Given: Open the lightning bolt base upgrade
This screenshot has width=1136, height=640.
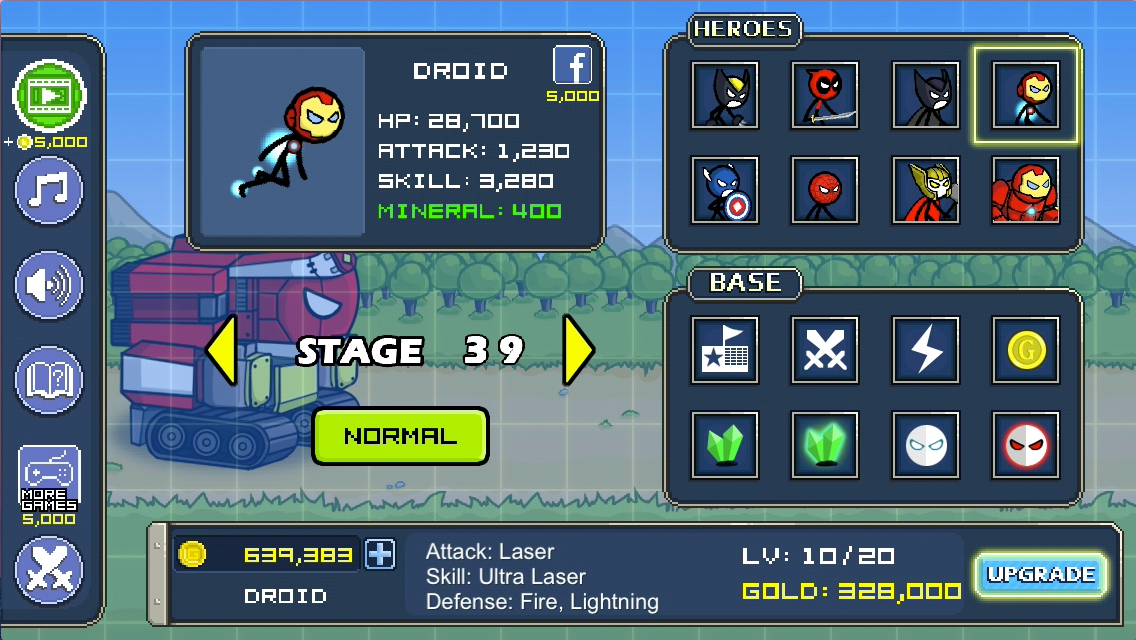Looking at the screenshot, I should pyautogui.click(x=926, y=350).
